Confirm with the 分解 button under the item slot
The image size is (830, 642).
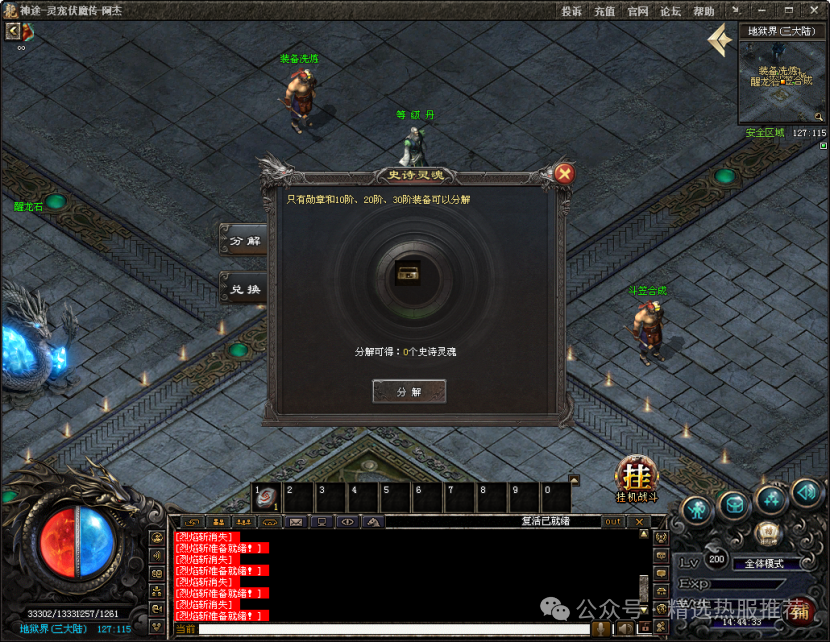[409, 392]
